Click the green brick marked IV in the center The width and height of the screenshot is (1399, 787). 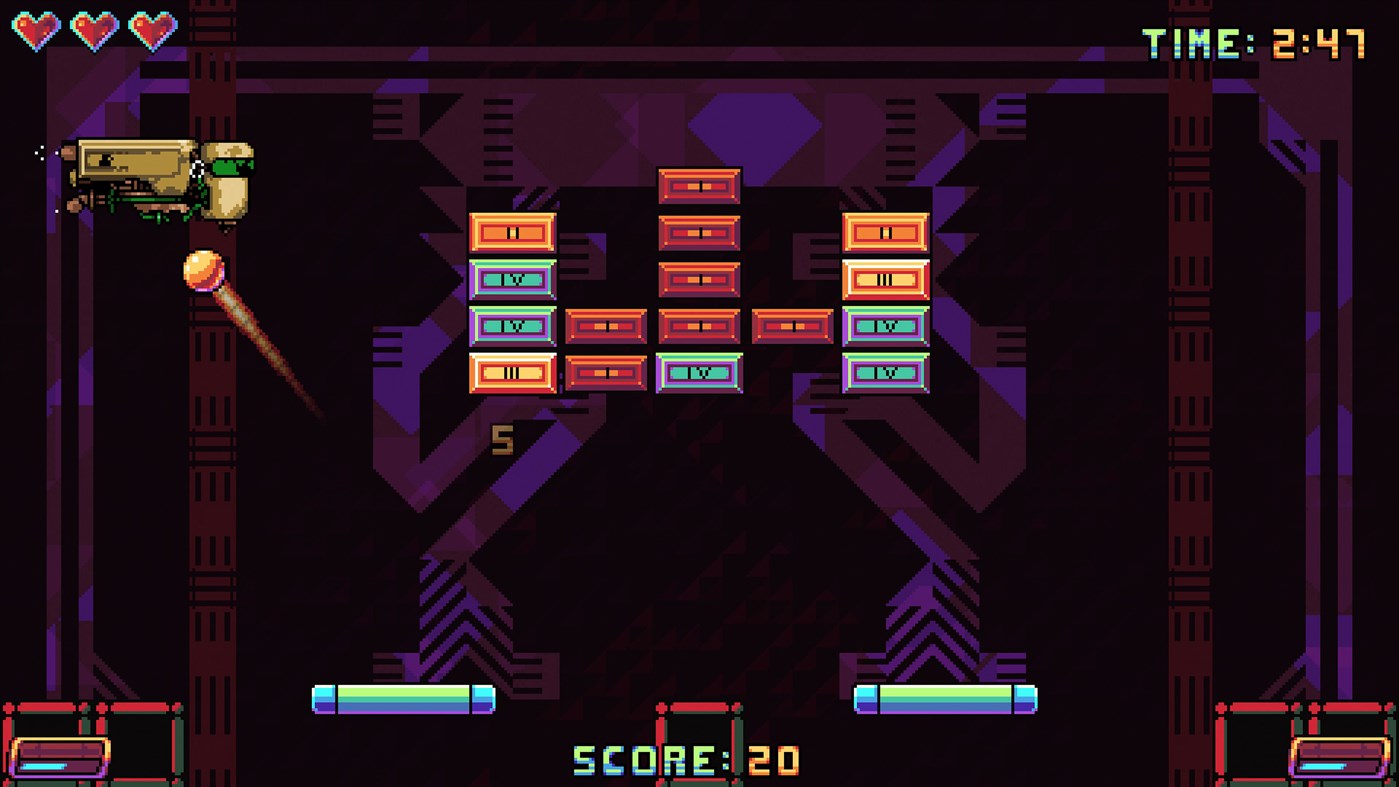point(698,372)
